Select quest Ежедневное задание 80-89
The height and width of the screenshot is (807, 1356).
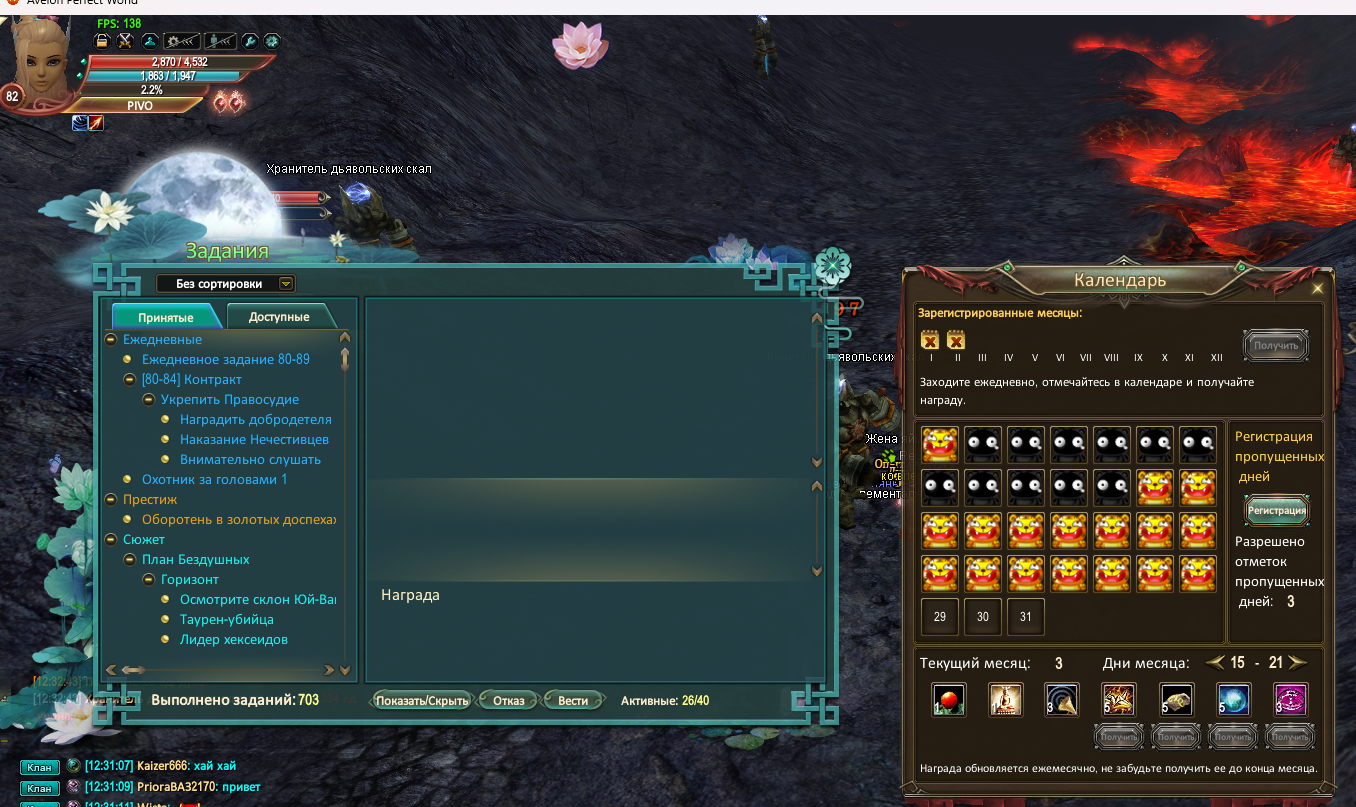[x=225, y=359]
